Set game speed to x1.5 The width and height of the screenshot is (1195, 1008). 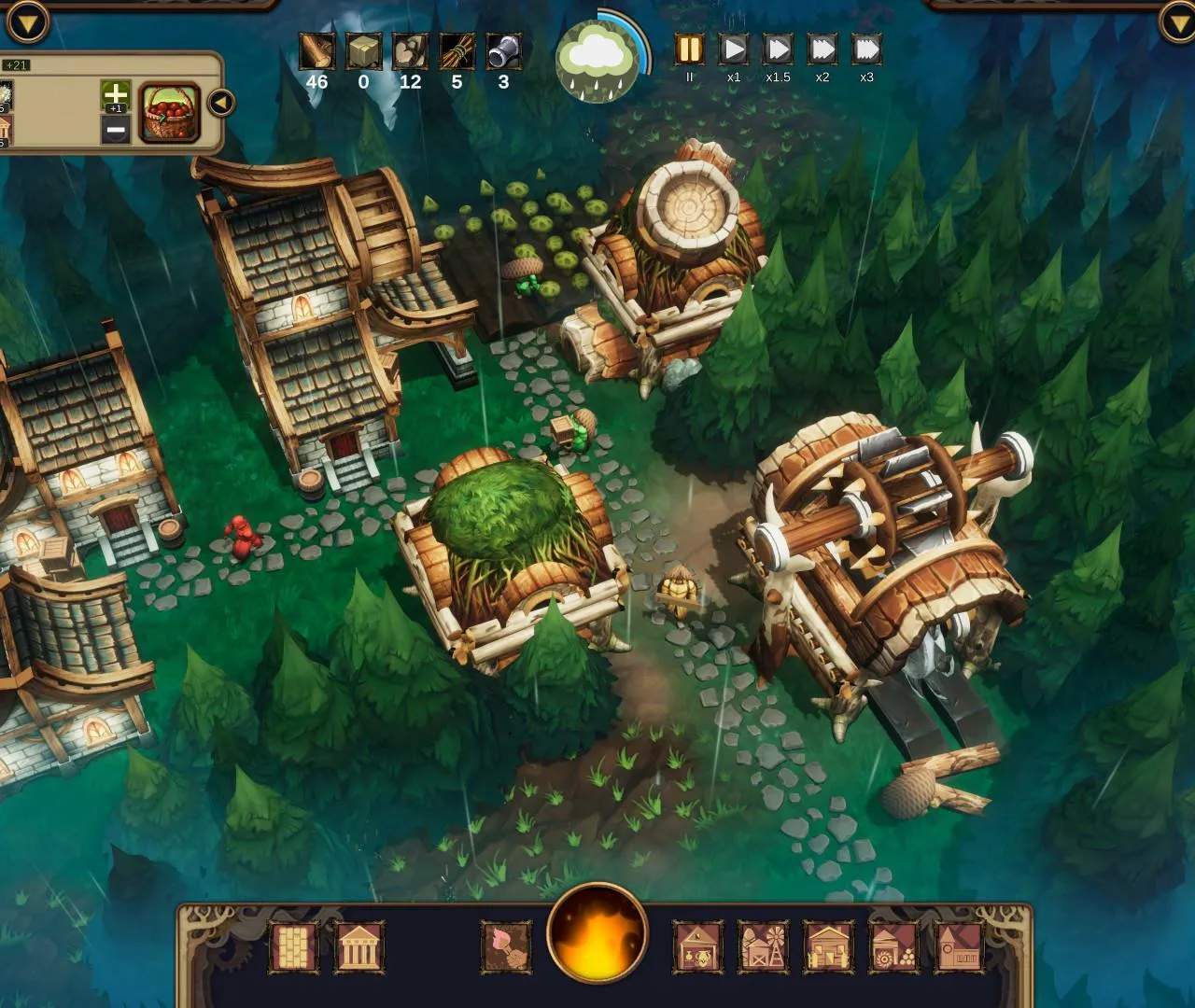tap(778, 49)
